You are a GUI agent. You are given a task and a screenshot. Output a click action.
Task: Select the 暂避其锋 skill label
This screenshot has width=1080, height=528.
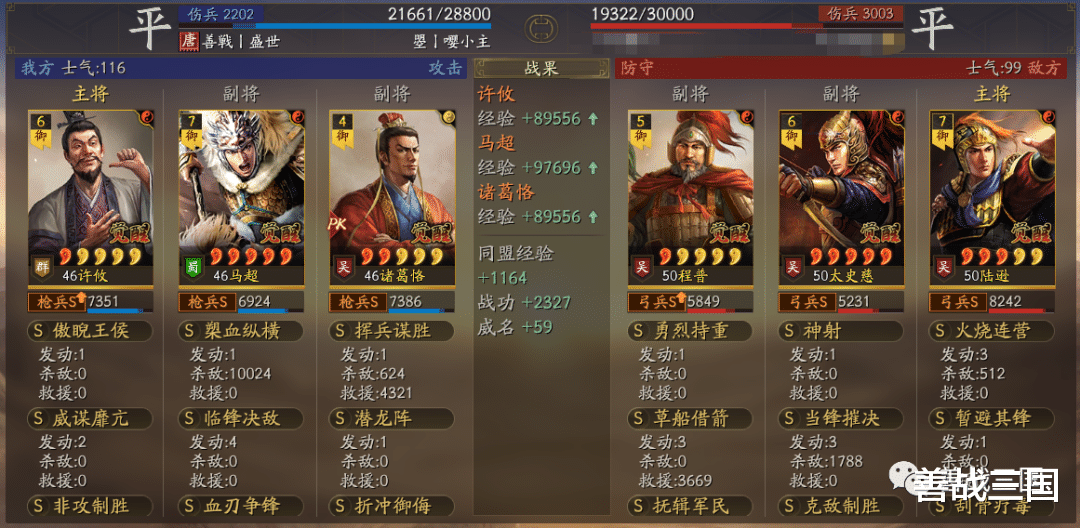tap(991, 419)
